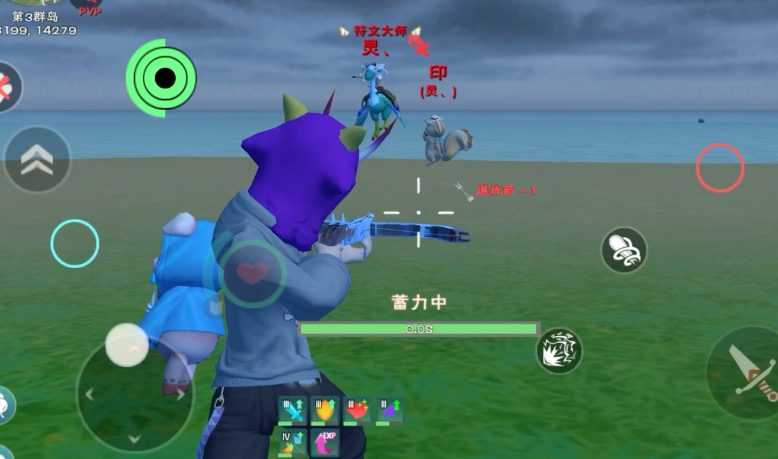Use the whirlwind bullet skill icon
The height and width of the screenshot is (459, 778).
pos(623,250)
